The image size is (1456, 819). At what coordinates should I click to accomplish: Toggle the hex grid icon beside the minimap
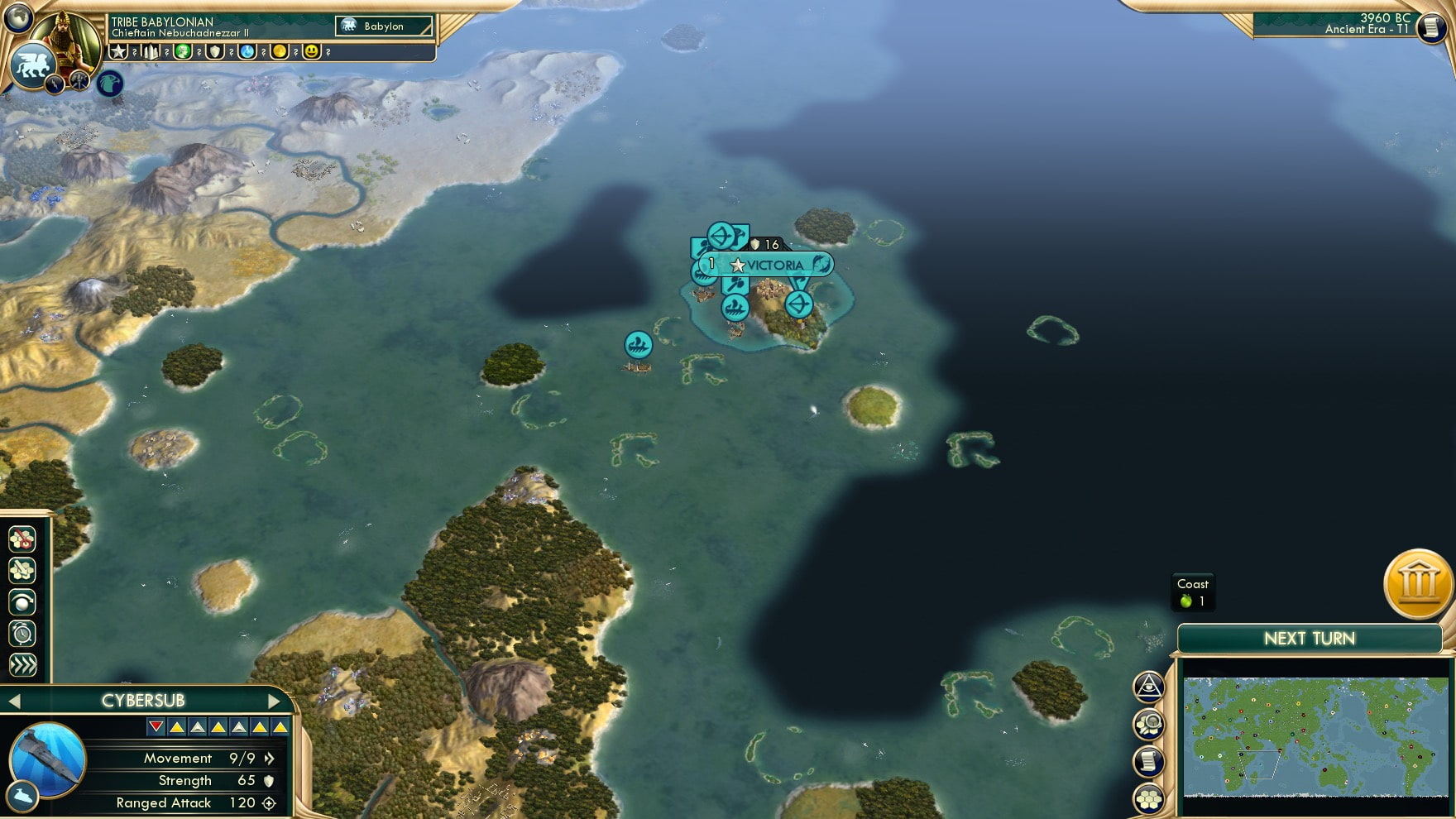[x=1148, y=796]
